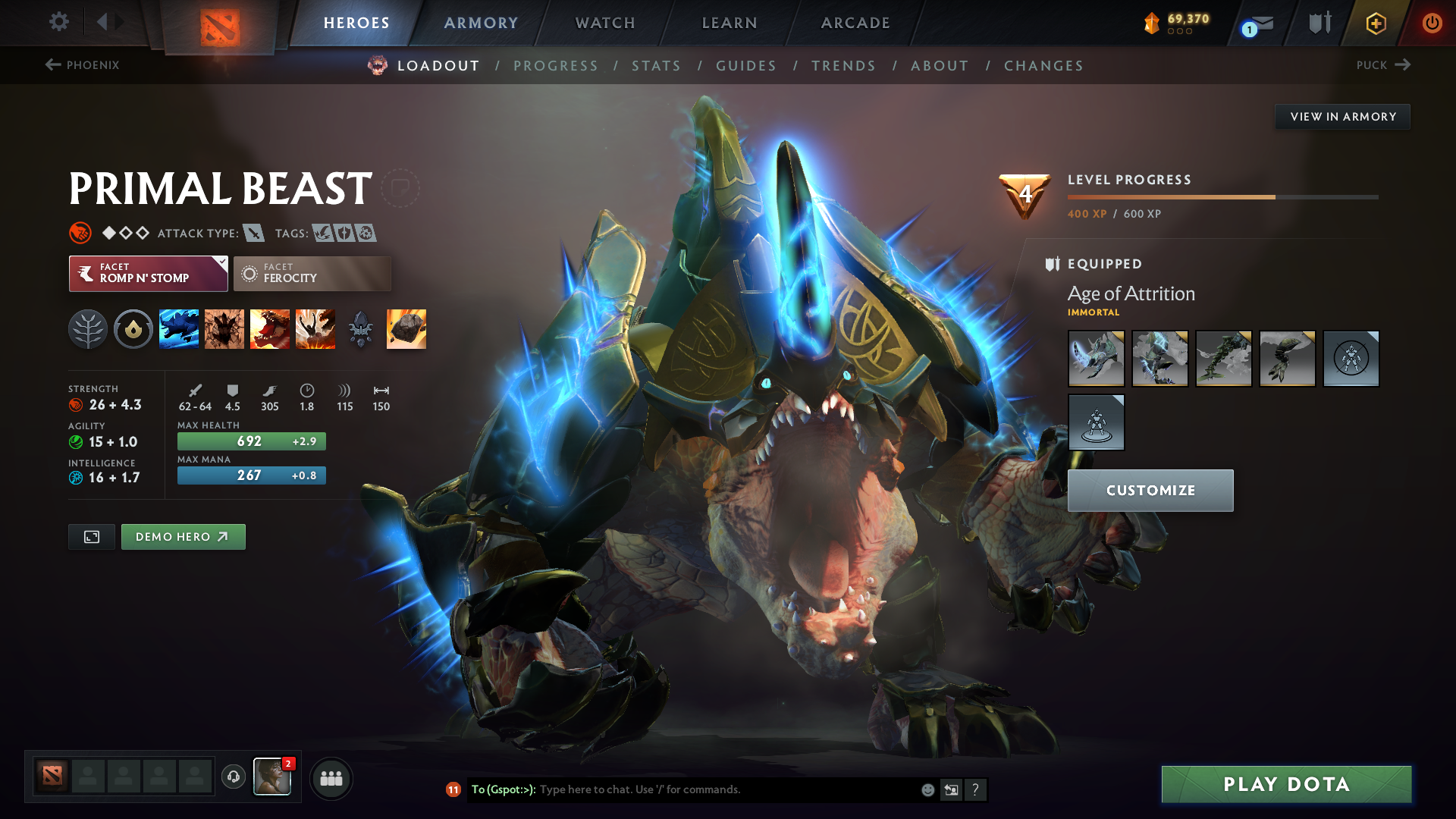Click the shield and sword armory icon
1456x819 pixels.
point(1319,23)
